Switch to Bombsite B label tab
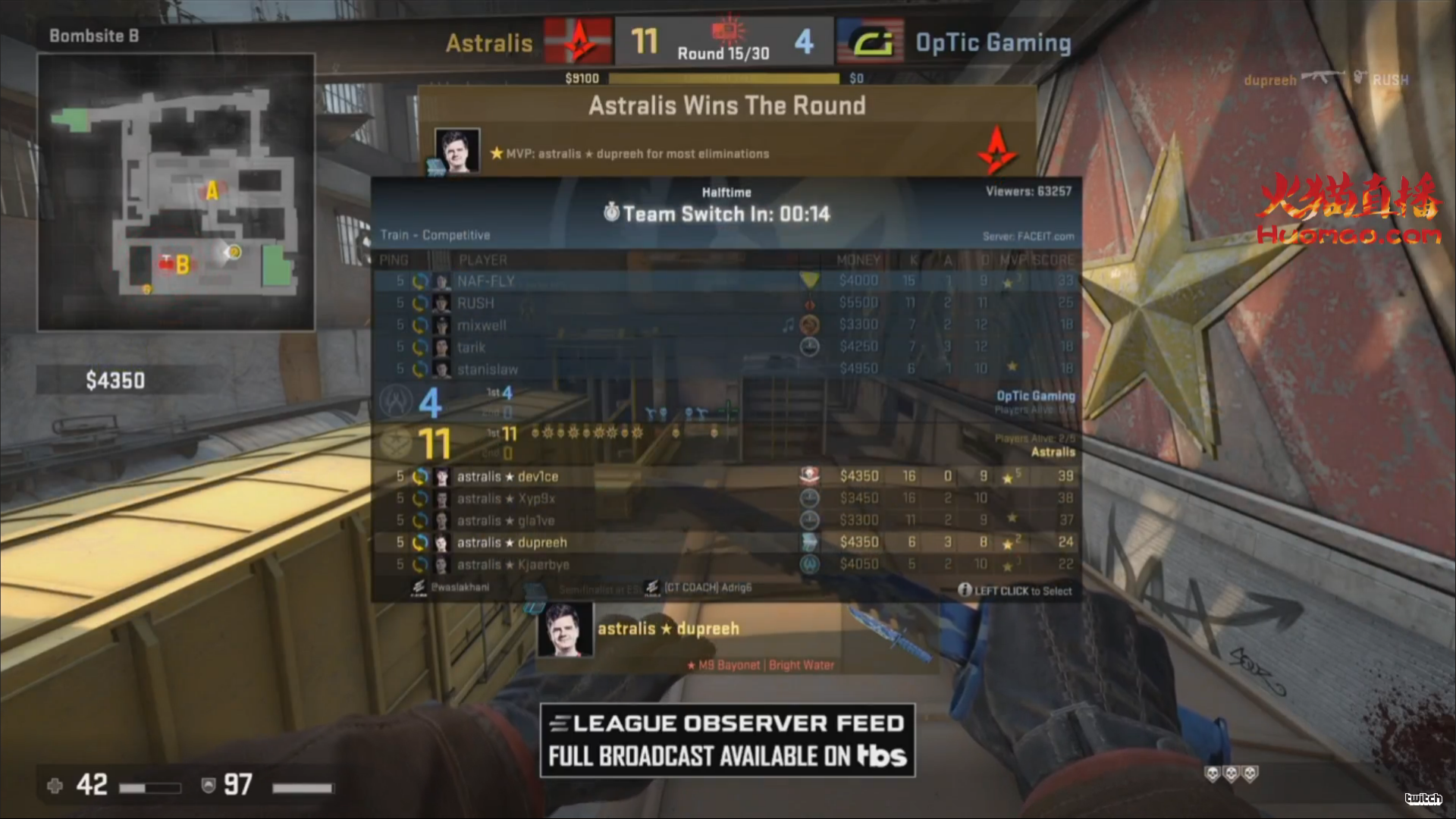This screenshot has height=819, width=1456. pos(93,36)
